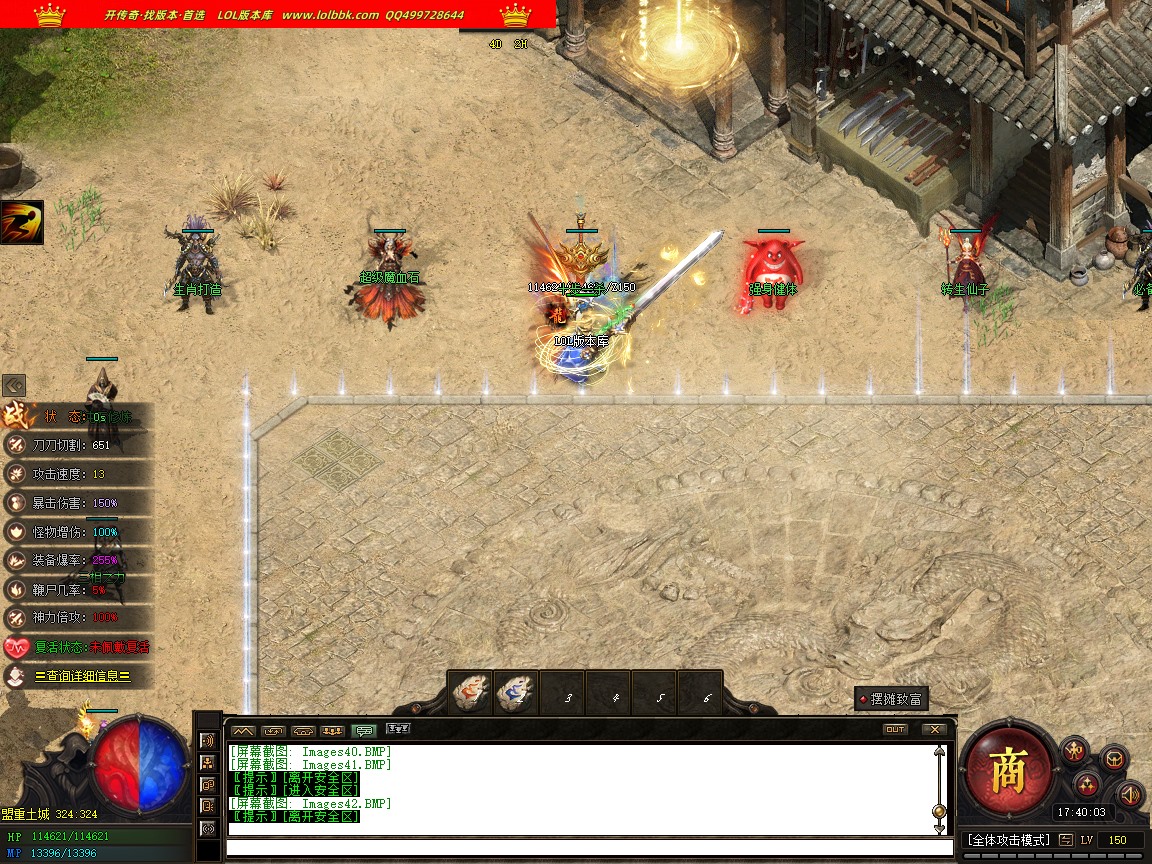
Task: Toggle the sound speaker icon
Action: [1130, 794]
